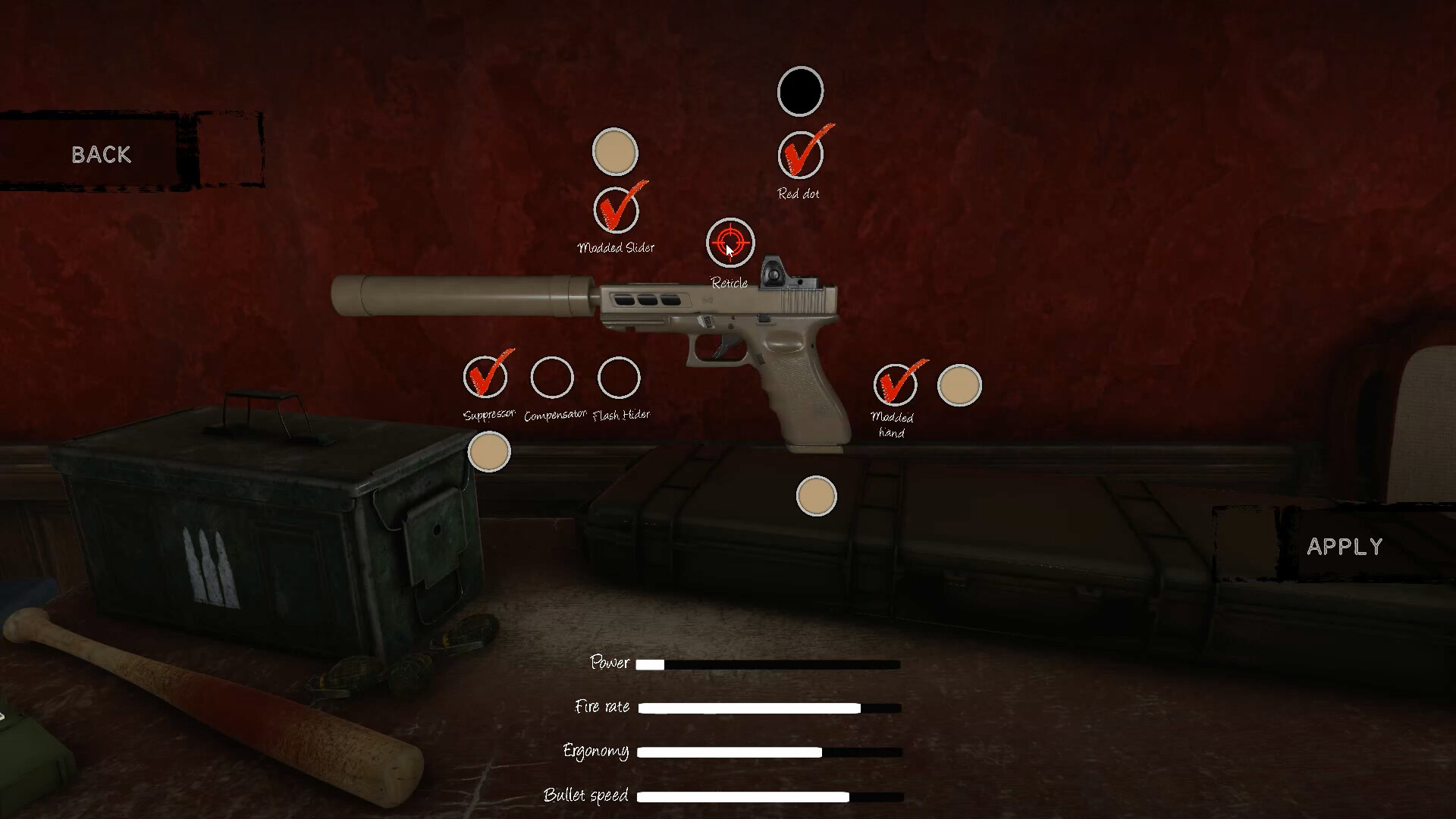Enable the Compensator attachment
Image resolution: width=1456 pixels, height=819 pixels.
[553, 378]
